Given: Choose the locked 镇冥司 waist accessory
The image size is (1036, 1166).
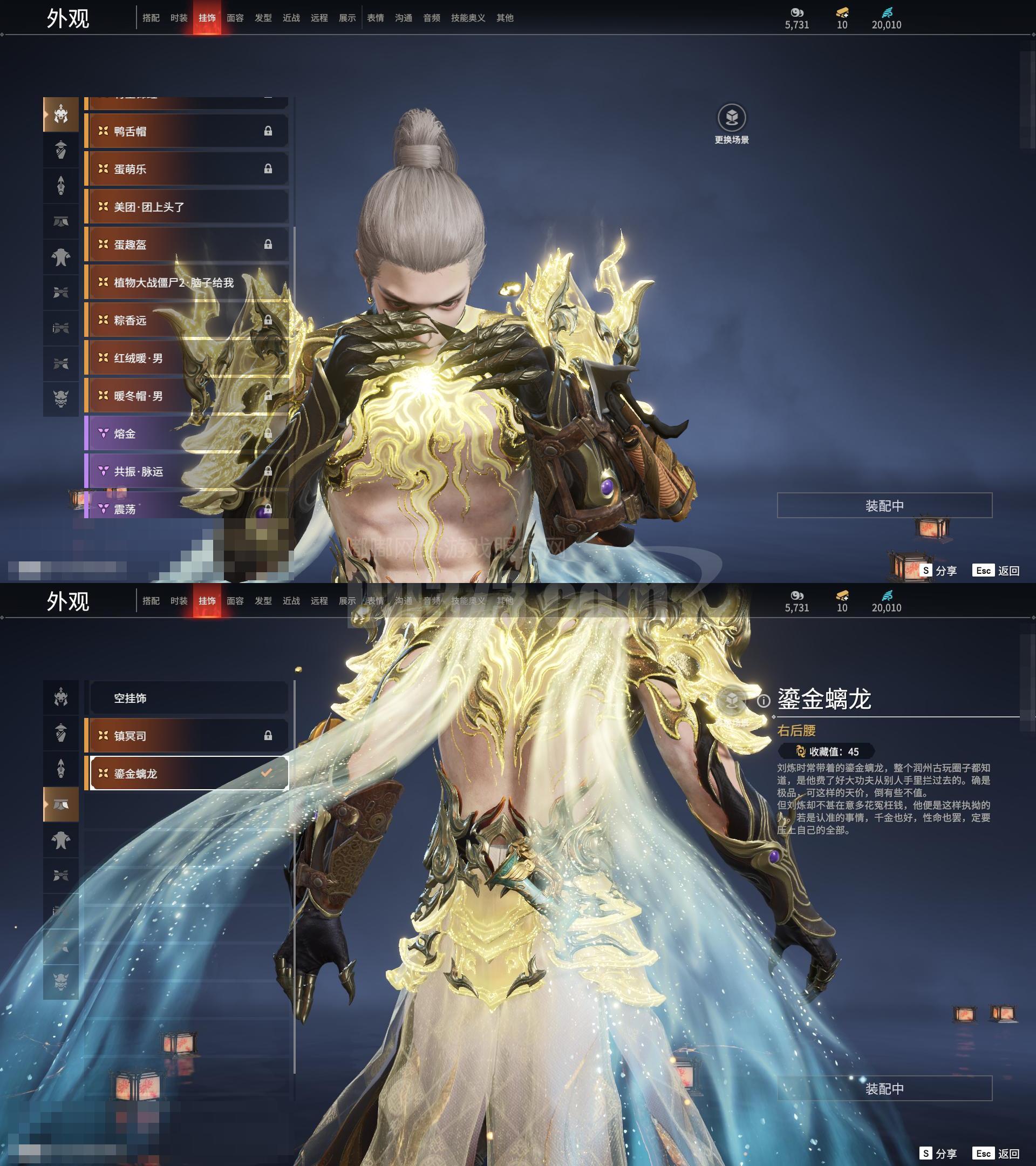Looking at the screenshot, I should click(188, 736).
